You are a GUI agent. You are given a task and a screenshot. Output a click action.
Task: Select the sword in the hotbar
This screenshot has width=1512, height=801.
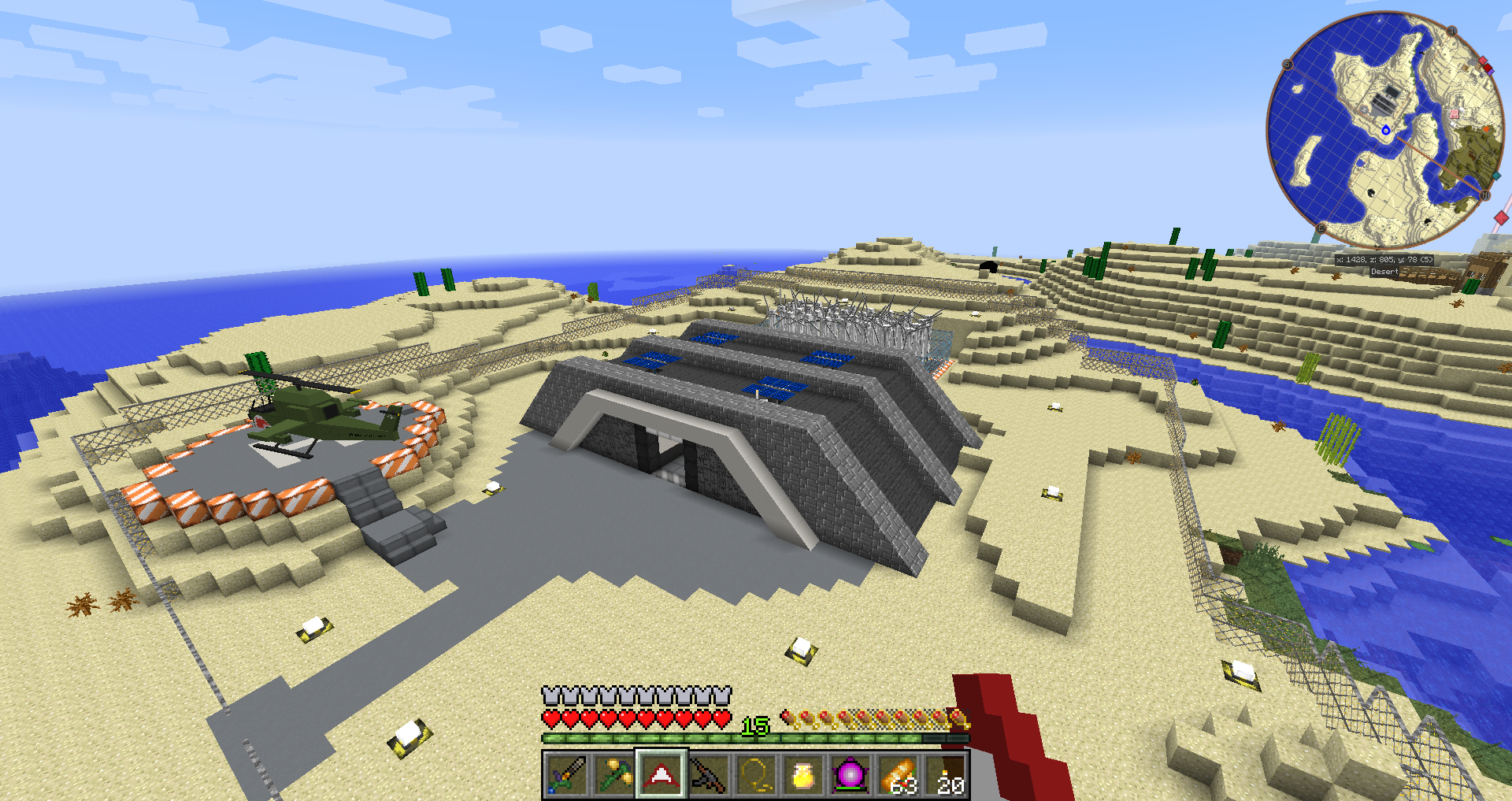click(566, 775)
